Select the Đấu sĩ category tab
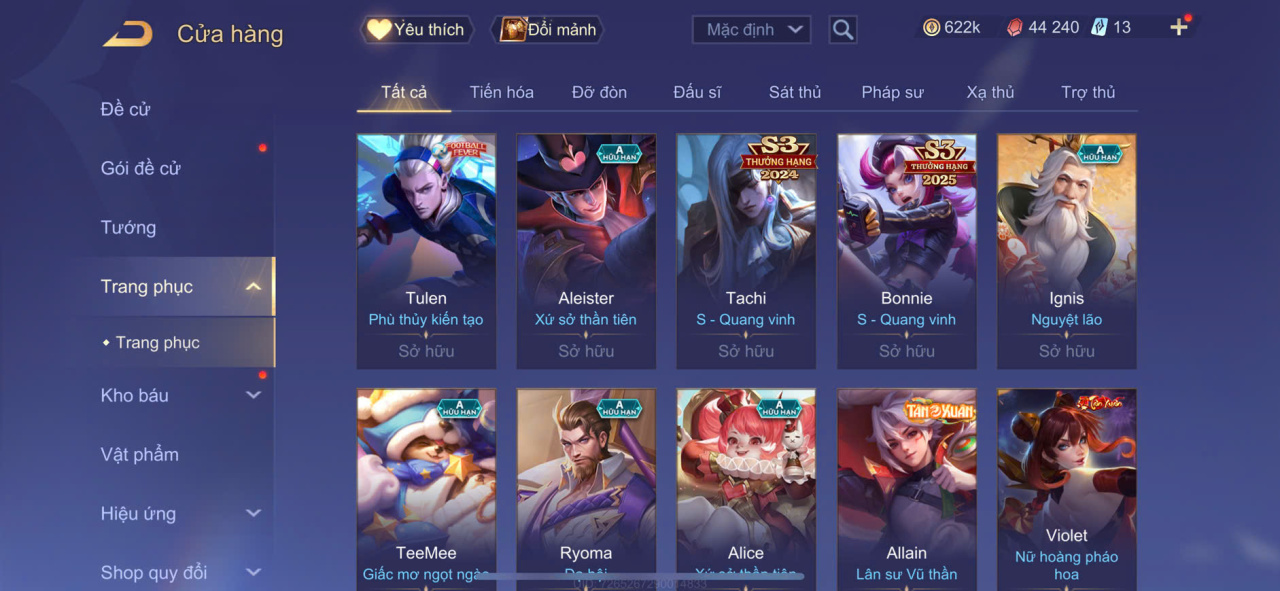1280x591 pixels. coord(697,92)
